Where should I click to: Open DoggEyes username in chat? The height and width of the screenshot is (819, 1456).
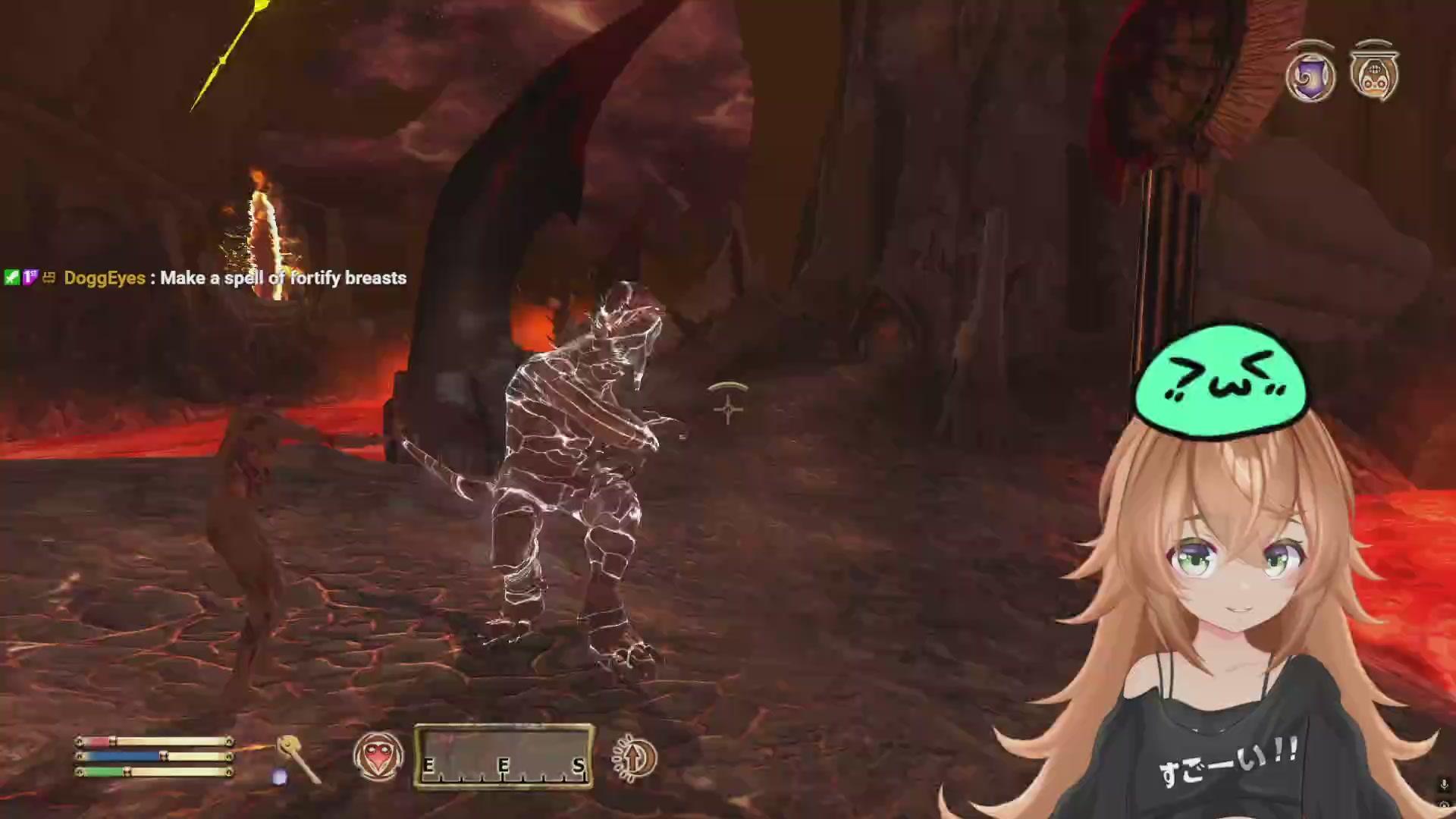(x=104, y=279)
